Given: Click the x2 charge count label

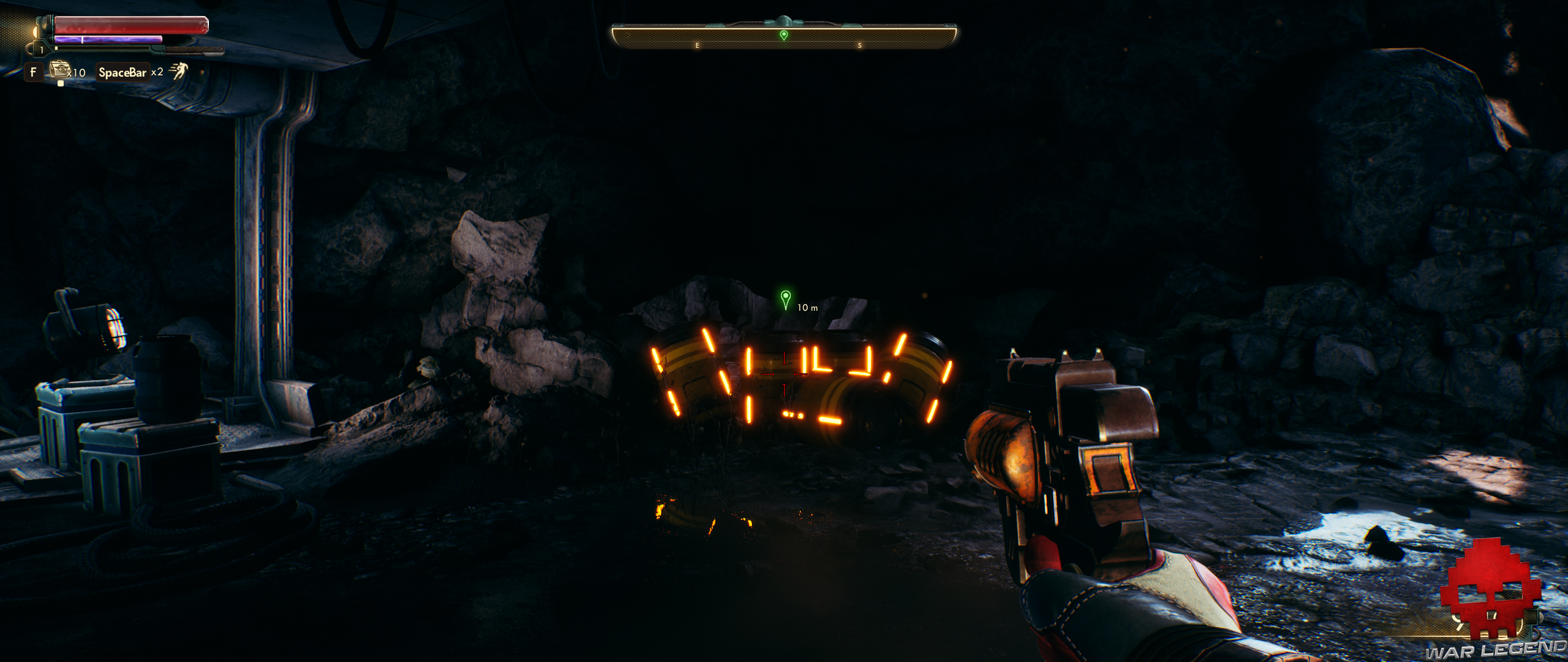Looking at the screenshot, I should (158, 74).
